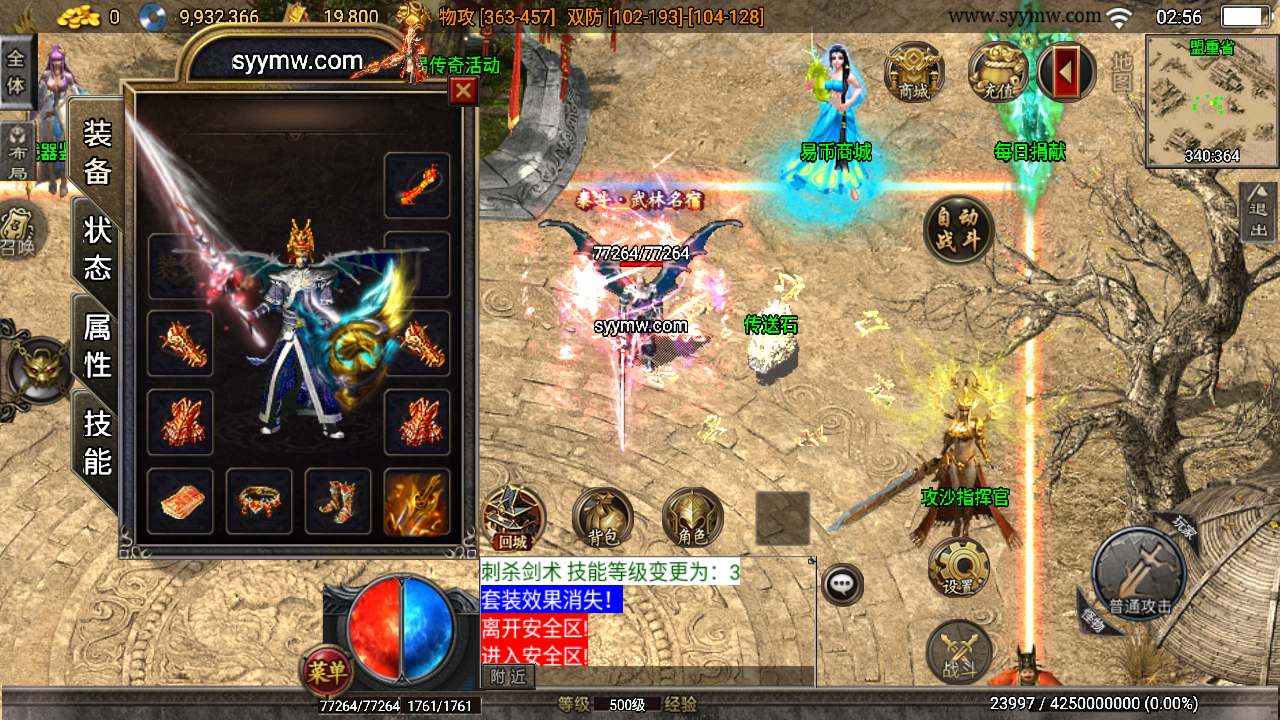Collapse the top icon row with red arrow
The width and height of the screenshot is (1280, 720).
point(1066,72)
